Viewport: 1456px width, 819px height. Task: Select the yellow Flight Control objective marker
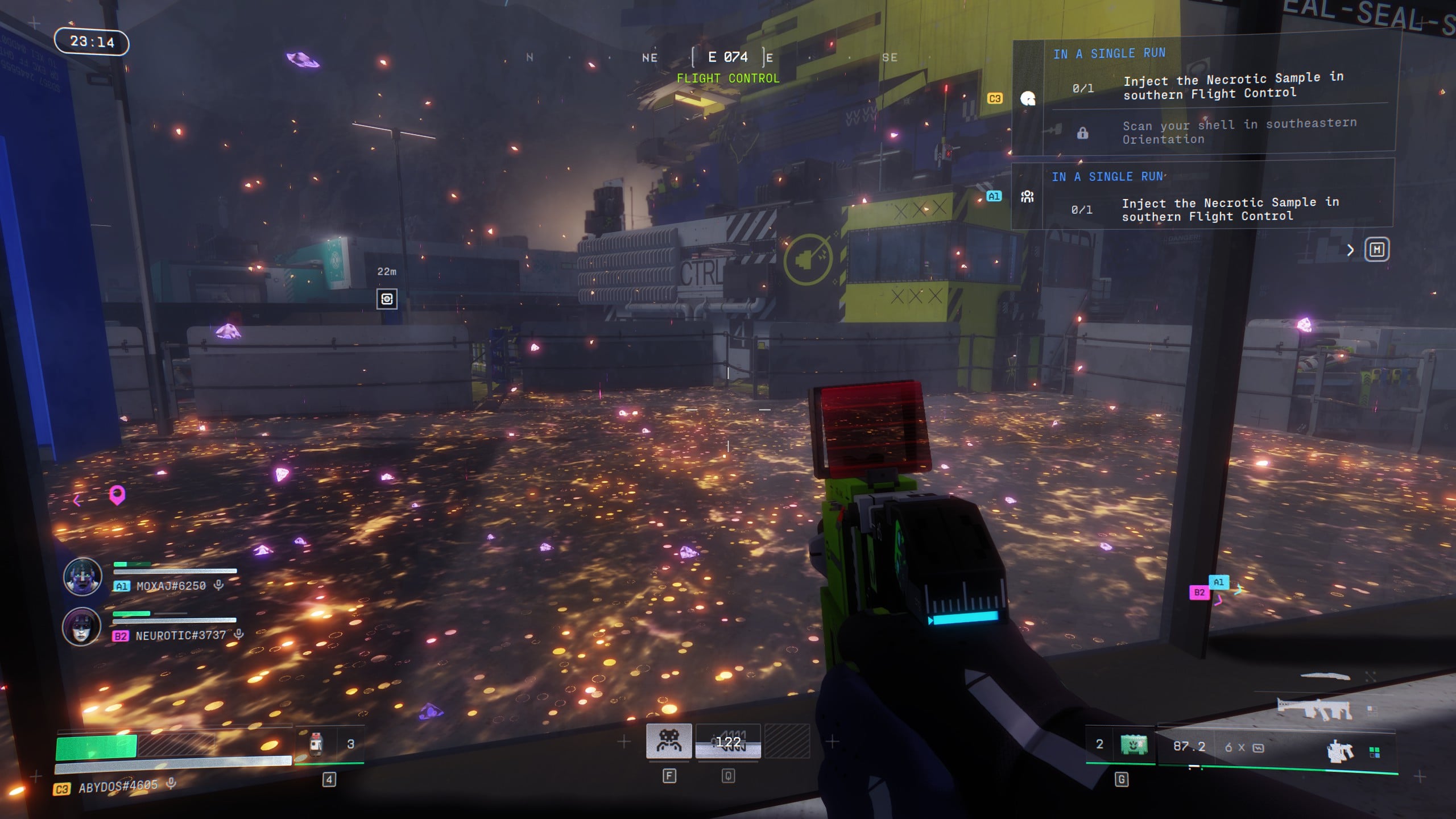point(808,259)
